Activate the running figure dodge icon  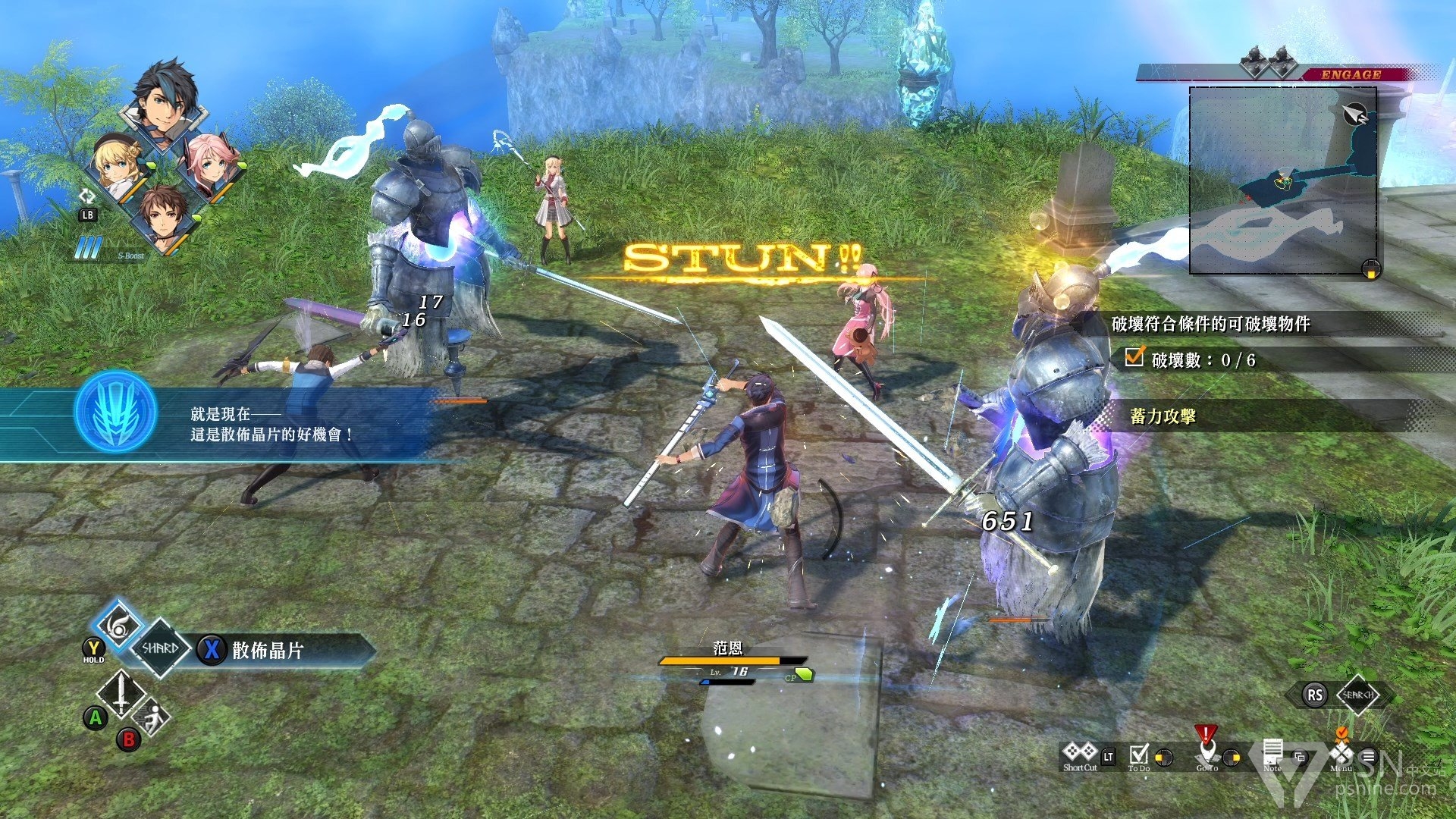coord(152,716)
